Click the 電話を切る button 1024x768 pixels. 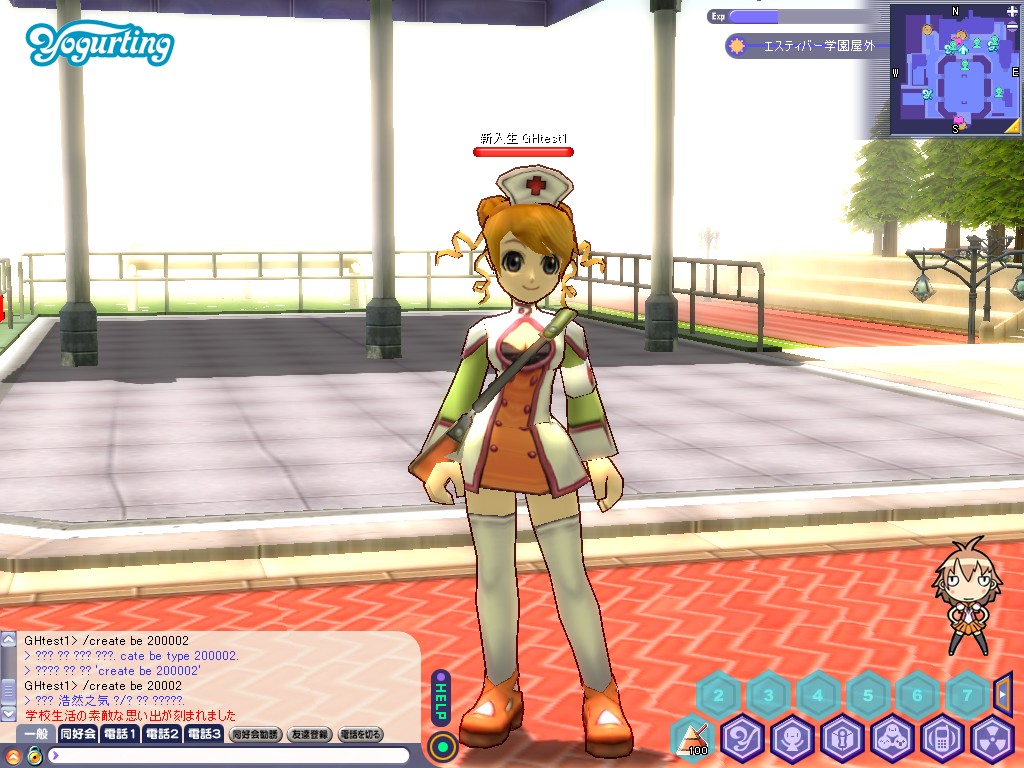click(361, 734)
